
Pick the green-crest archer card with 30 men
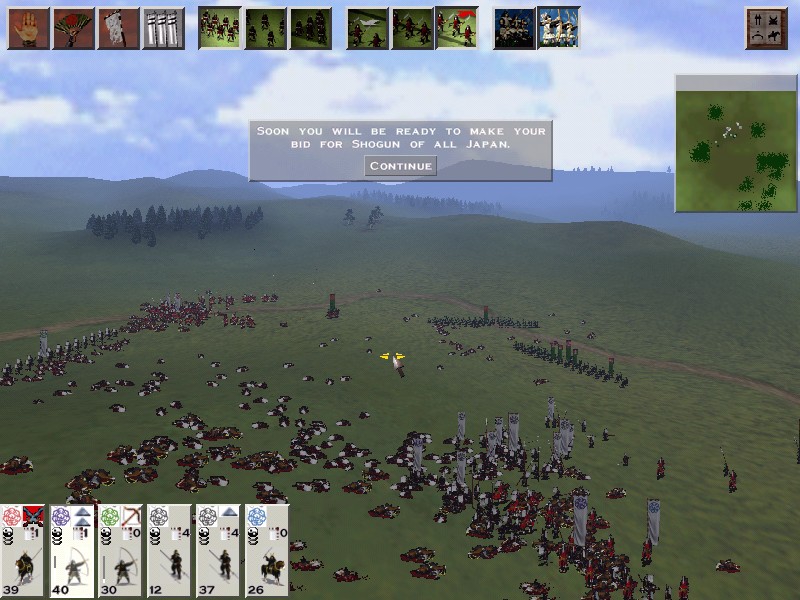(x=121, y=551)
